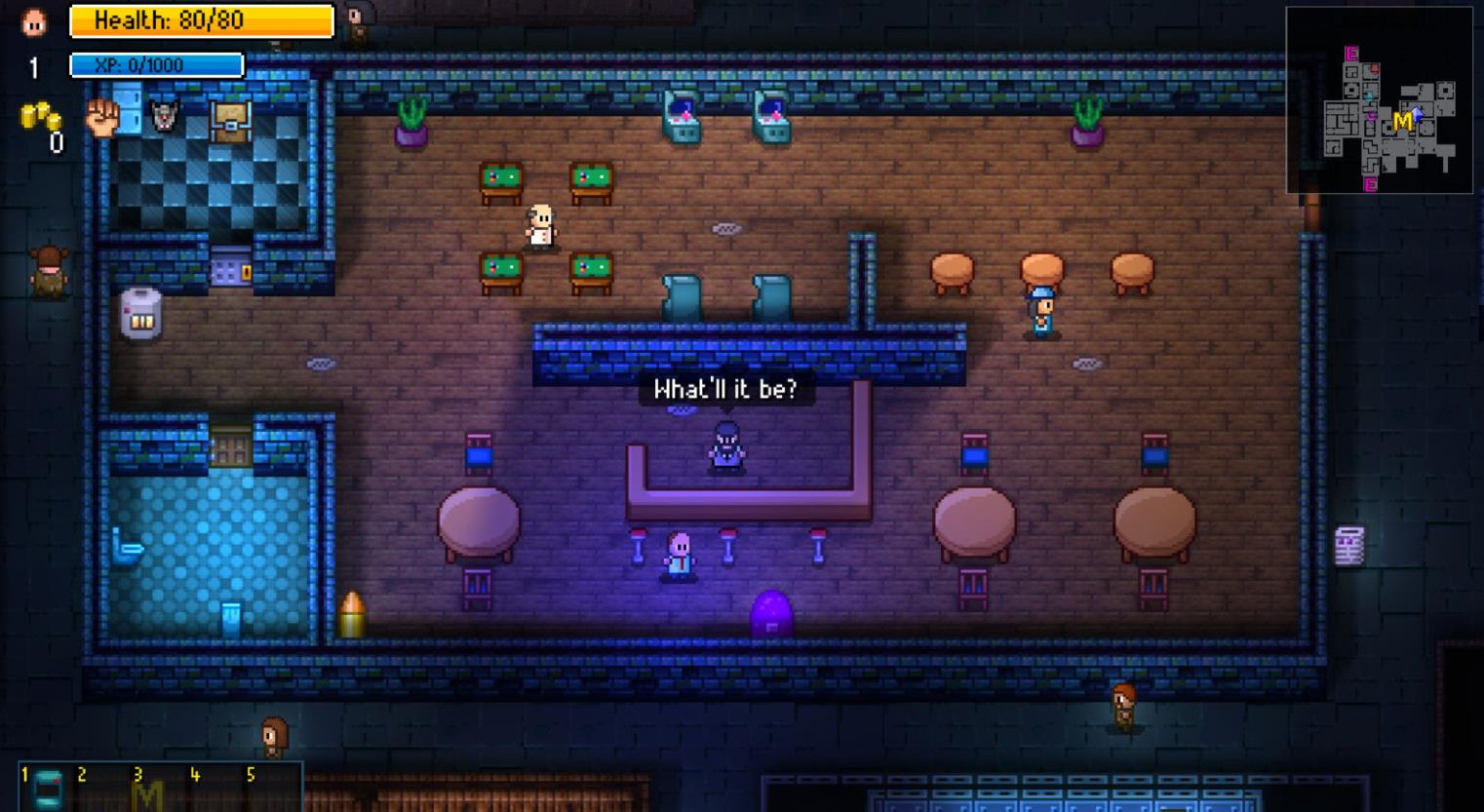Screen dimensions: 1484x812
Task: Click the fist weapon icon
Action: (x=101, y=117)
